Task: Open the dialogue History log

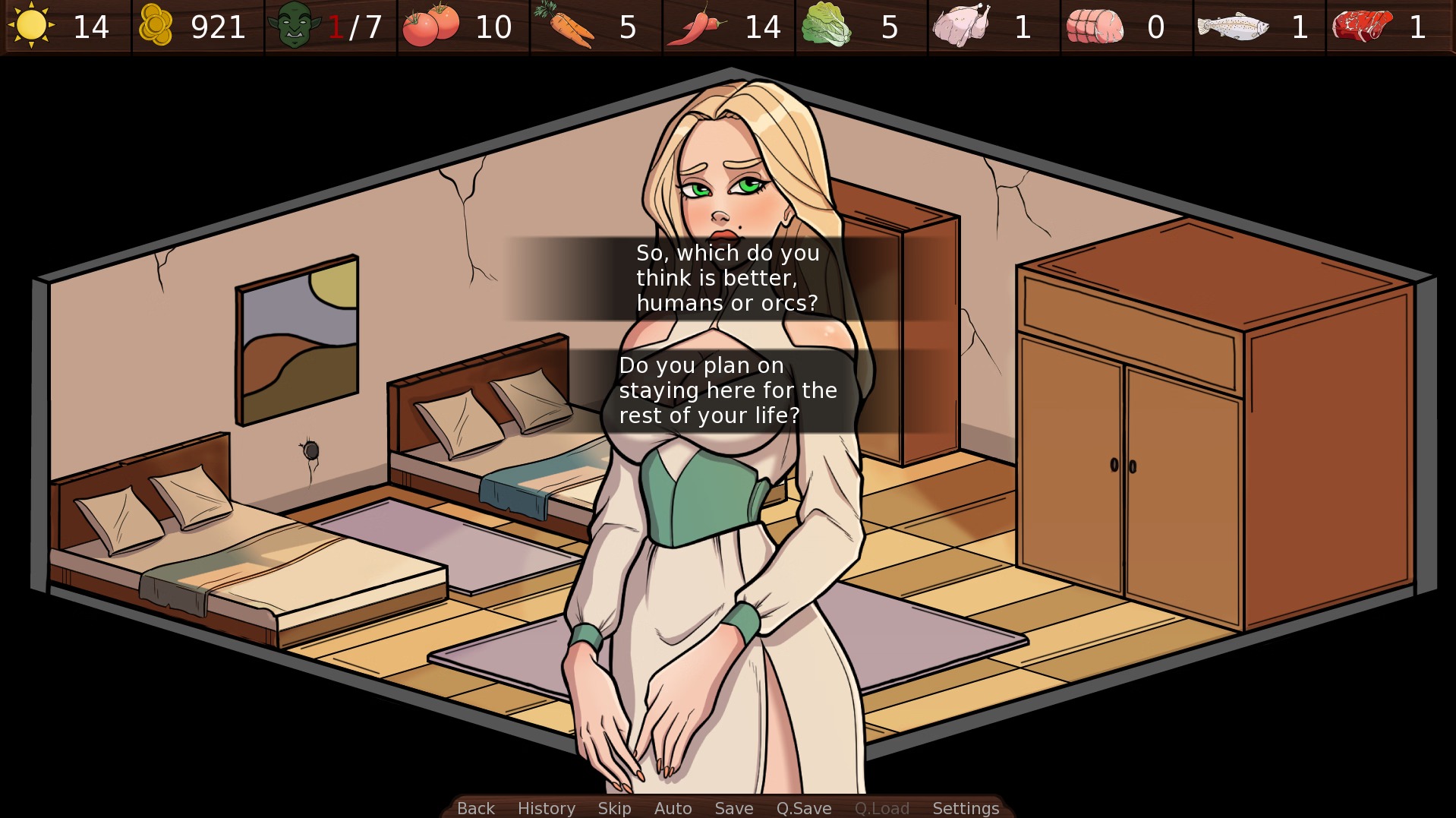Action: 547,808
